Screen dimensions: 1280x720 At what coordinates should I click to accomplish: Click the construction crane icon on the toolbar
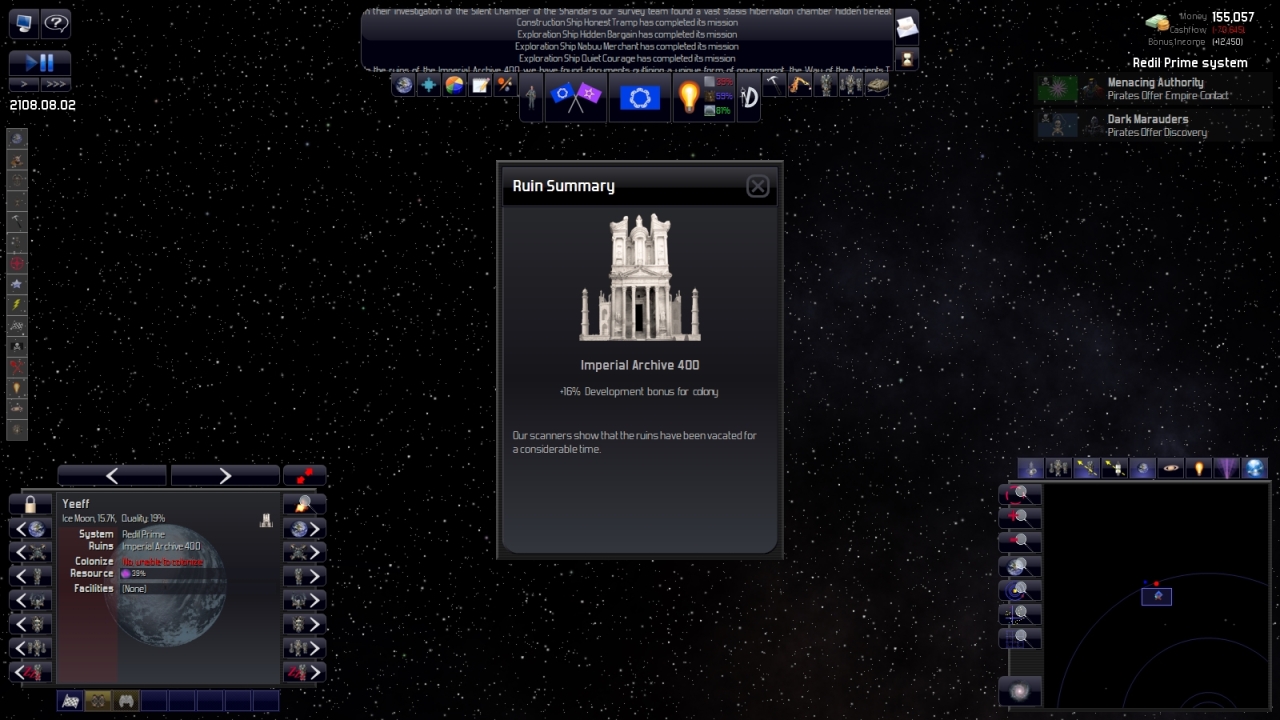coord(800,85)
